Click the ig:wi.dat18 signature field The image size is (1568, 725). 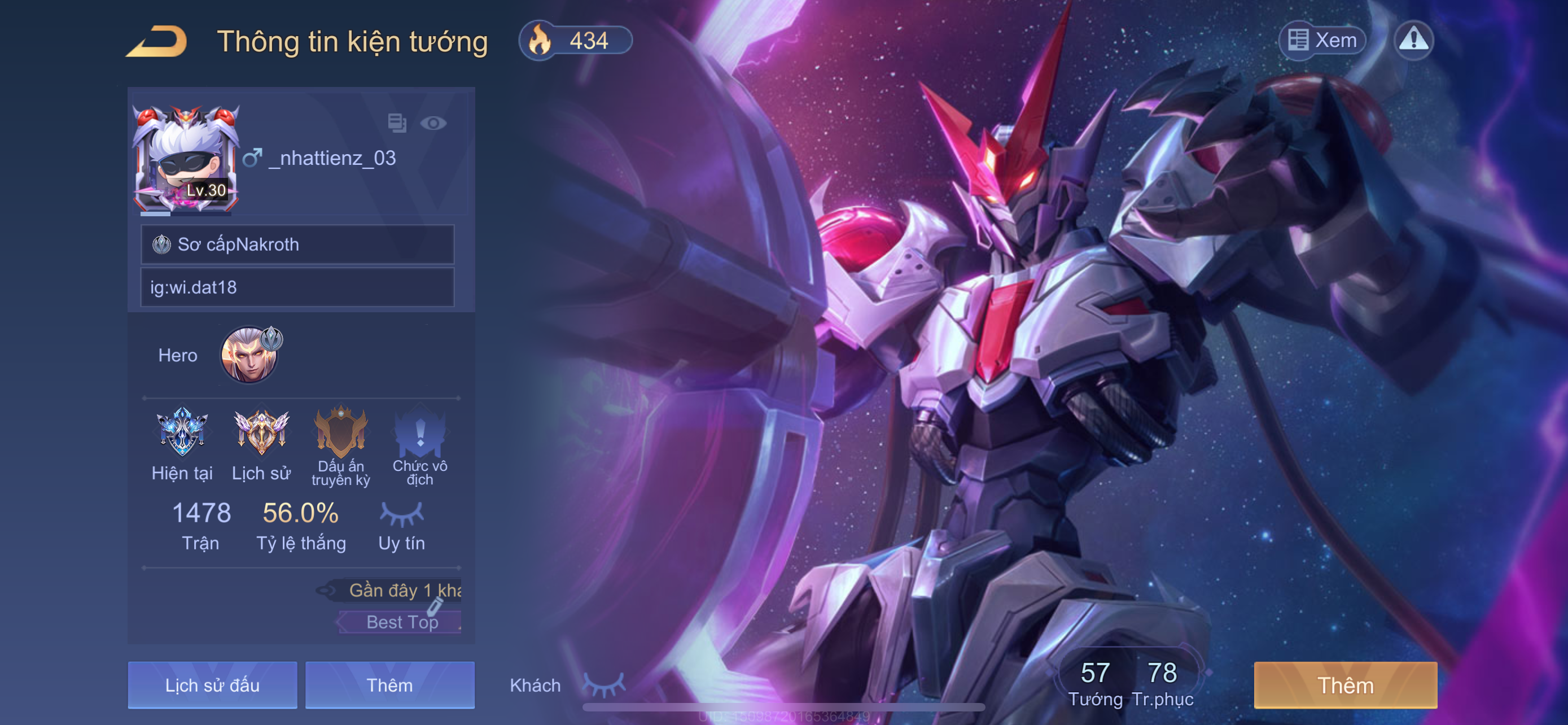click(x=297, y=287)
